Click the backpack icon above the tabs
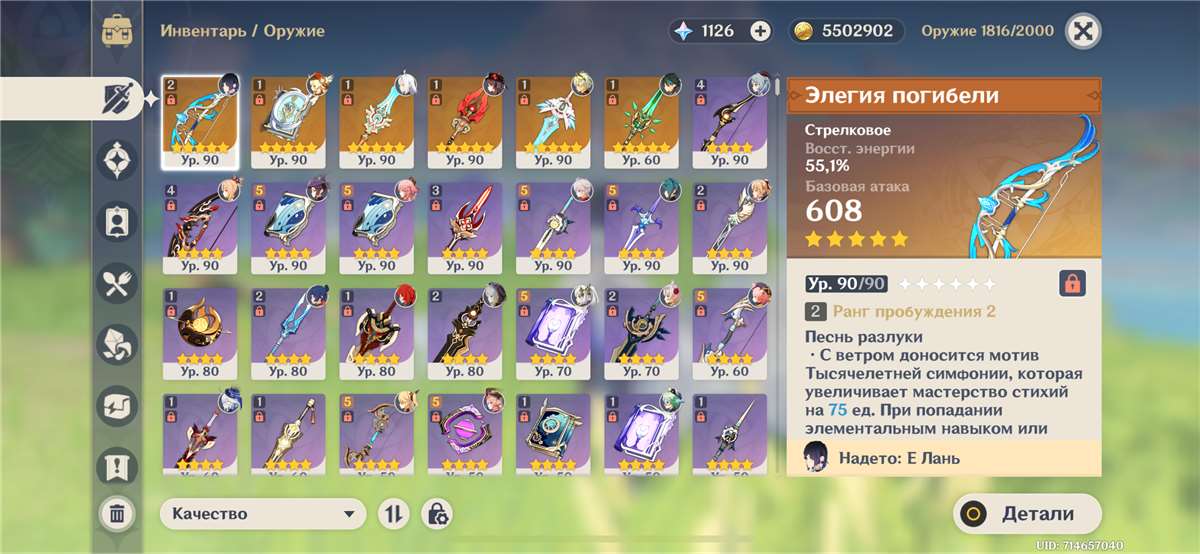This screenshot has height=554, width=1200. coord(117,31)
